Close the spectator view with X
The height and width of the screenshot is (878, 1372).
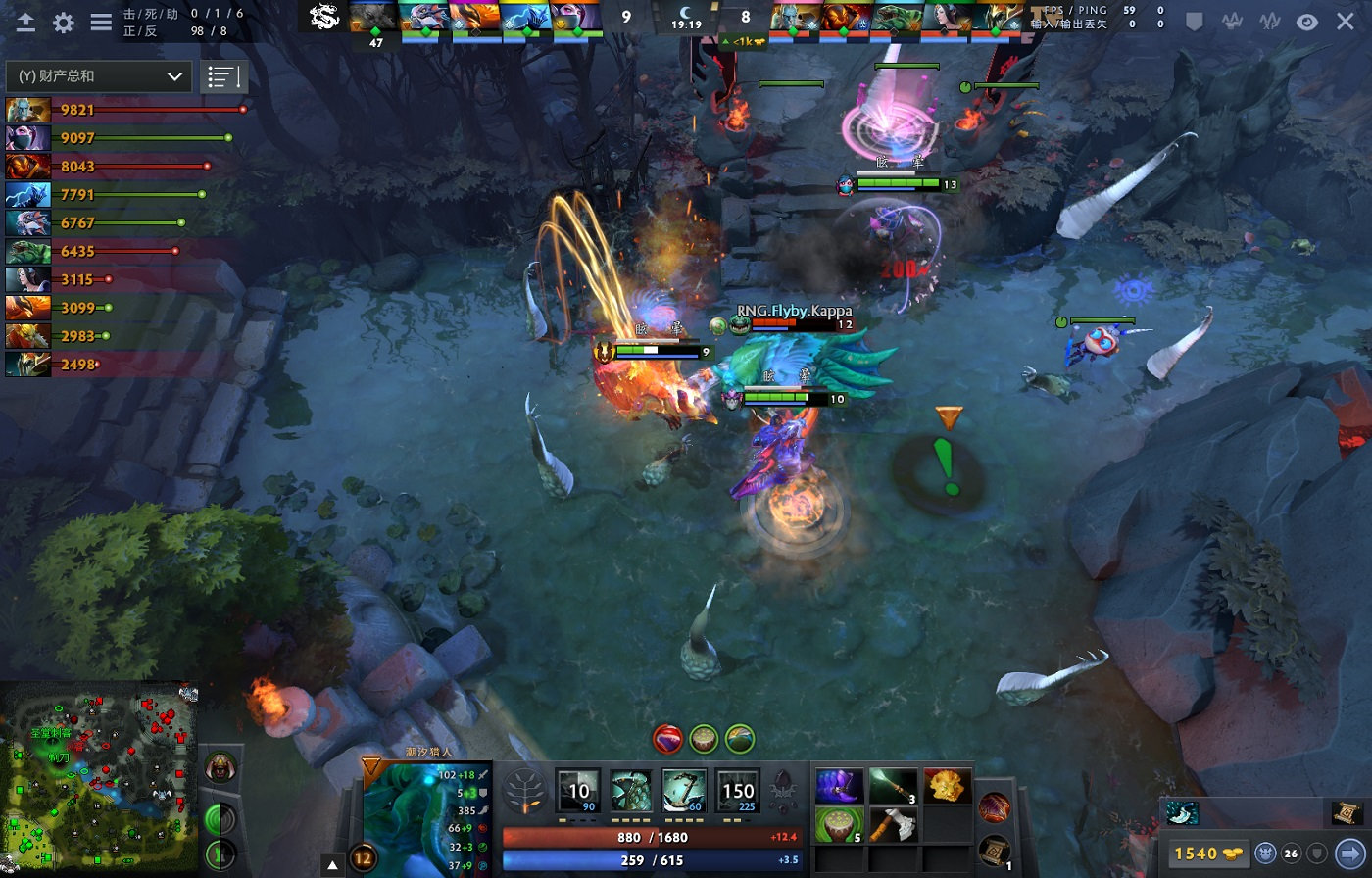[x=1346, y=22]
